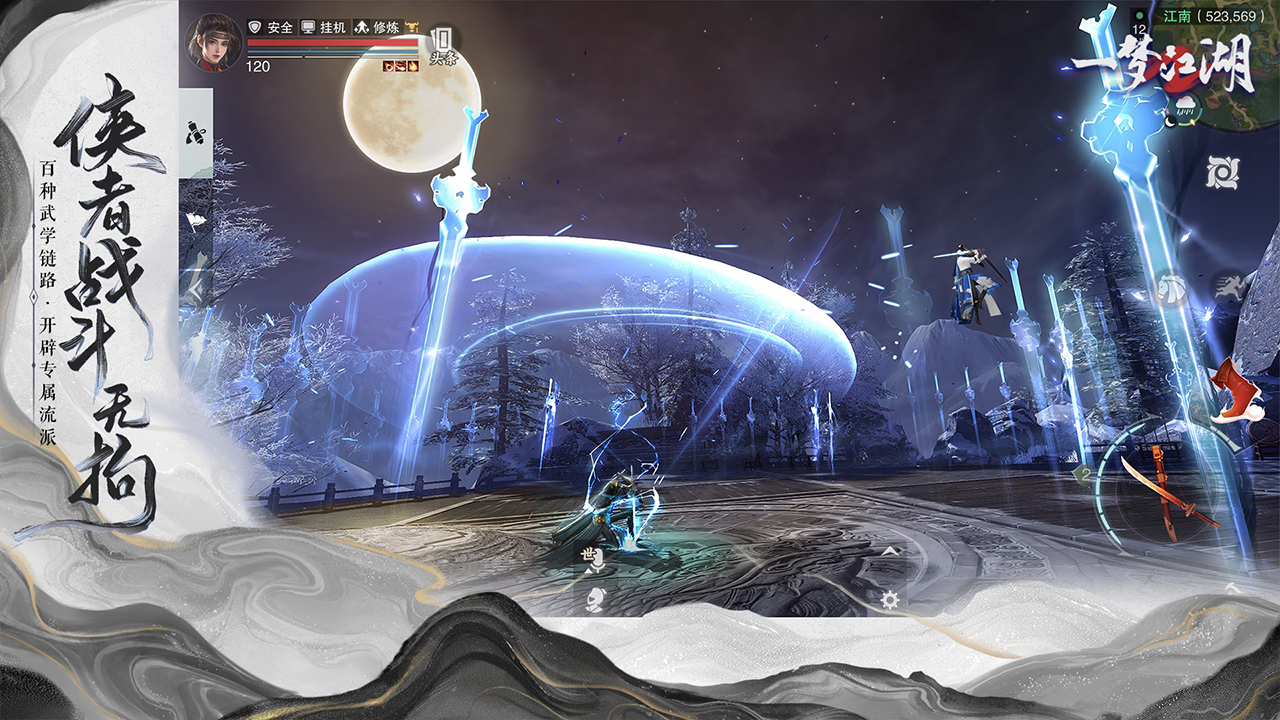Tap the swirl skill icon below minimap

coord(1222,172)
